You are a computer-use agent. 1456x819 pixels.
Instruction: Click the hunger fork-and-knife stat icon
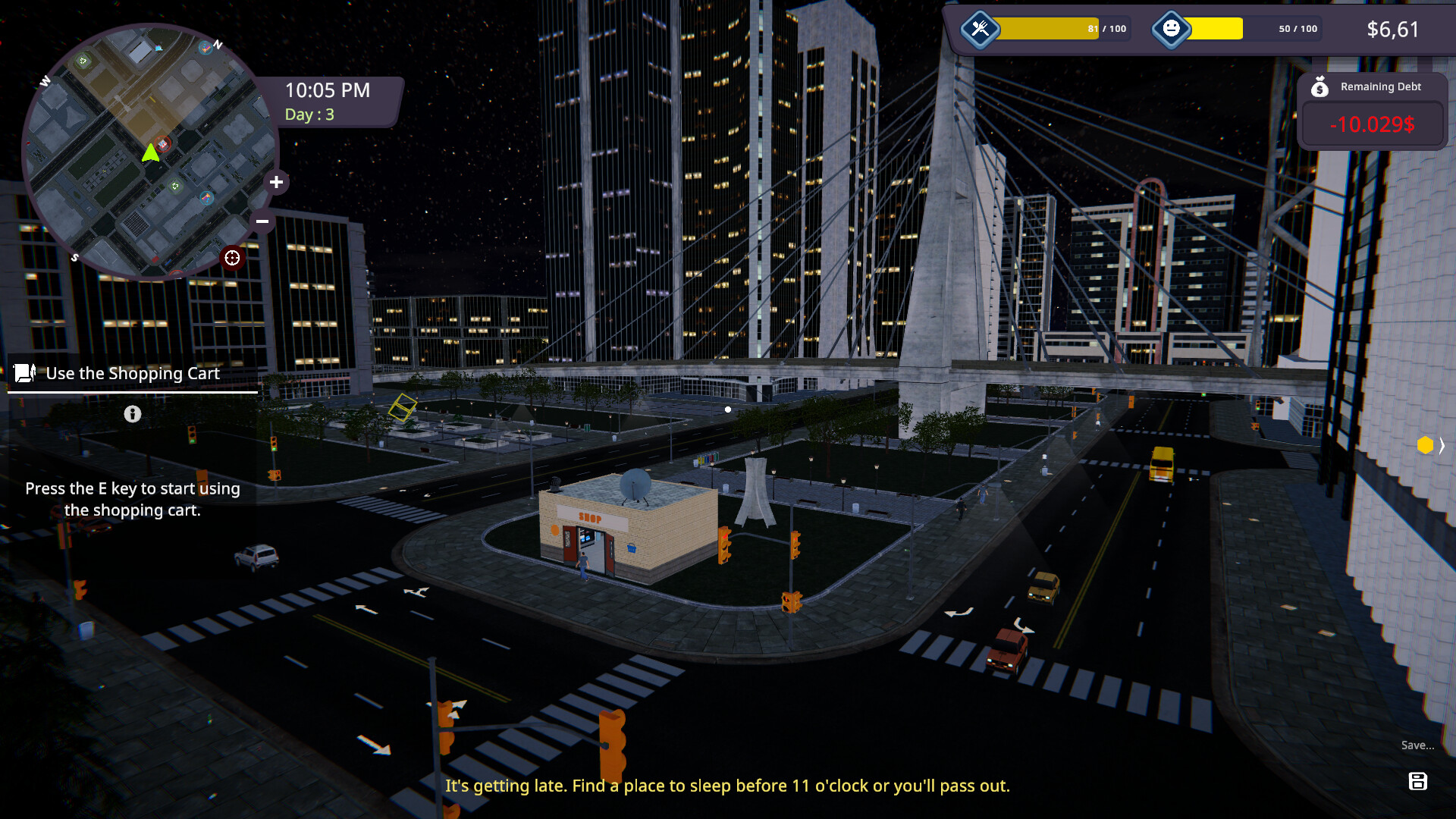tap(979, 29)
